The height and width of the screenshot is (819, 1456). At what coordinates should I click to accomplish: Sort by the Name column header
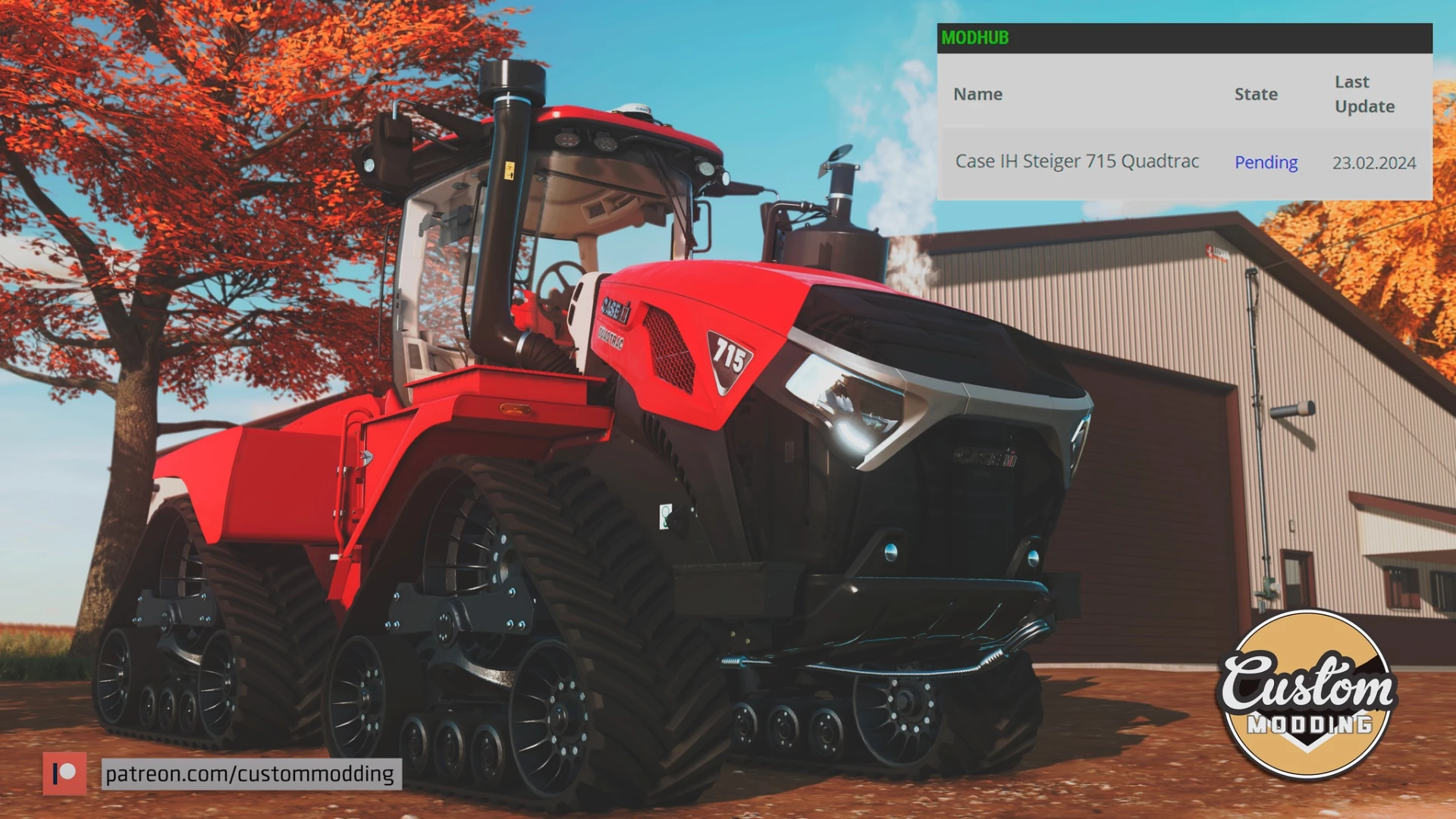point(977,94)
